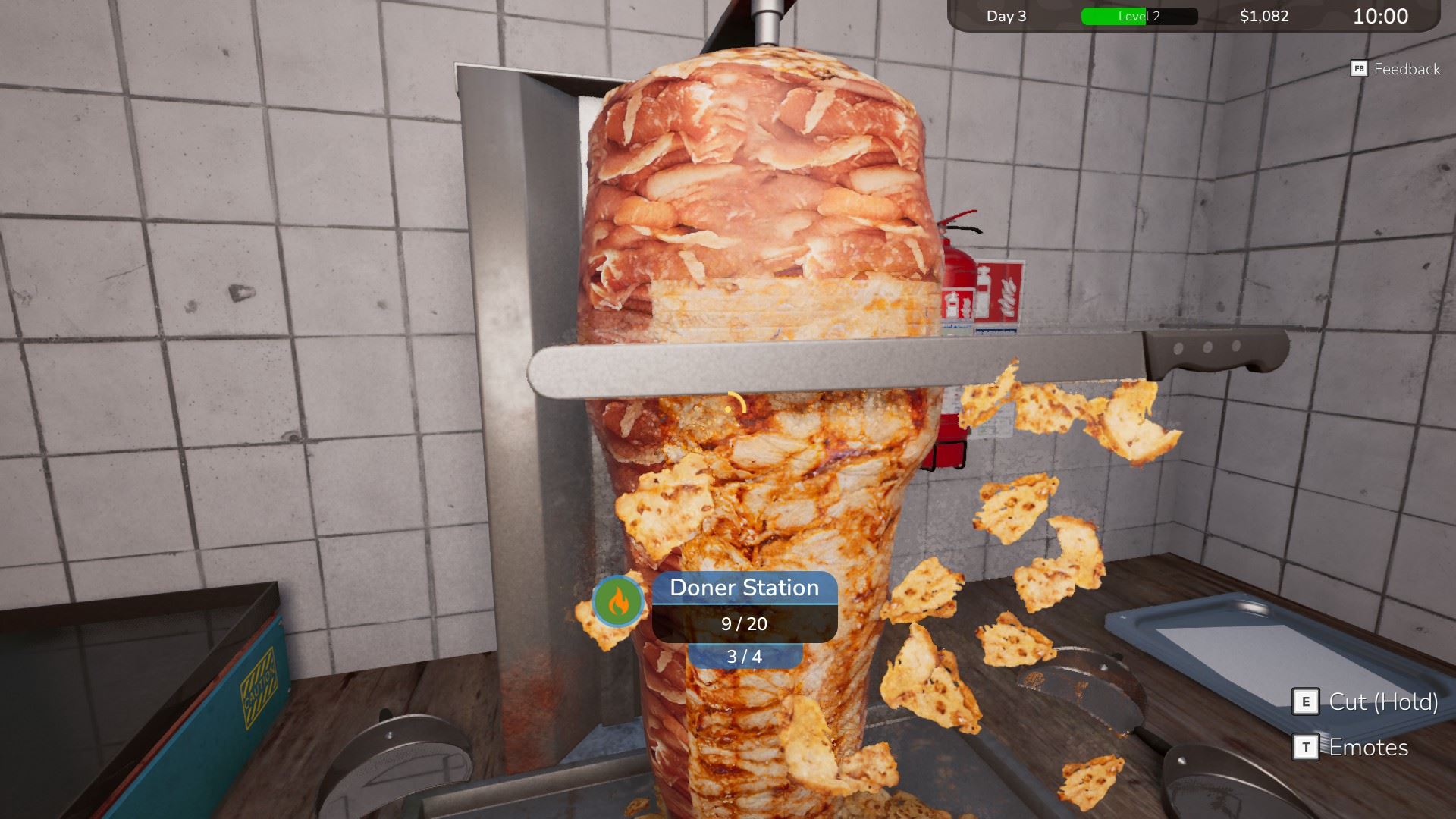
Task: Click the green Level 2 progress bar
Action: click(x=1115, y=16)
